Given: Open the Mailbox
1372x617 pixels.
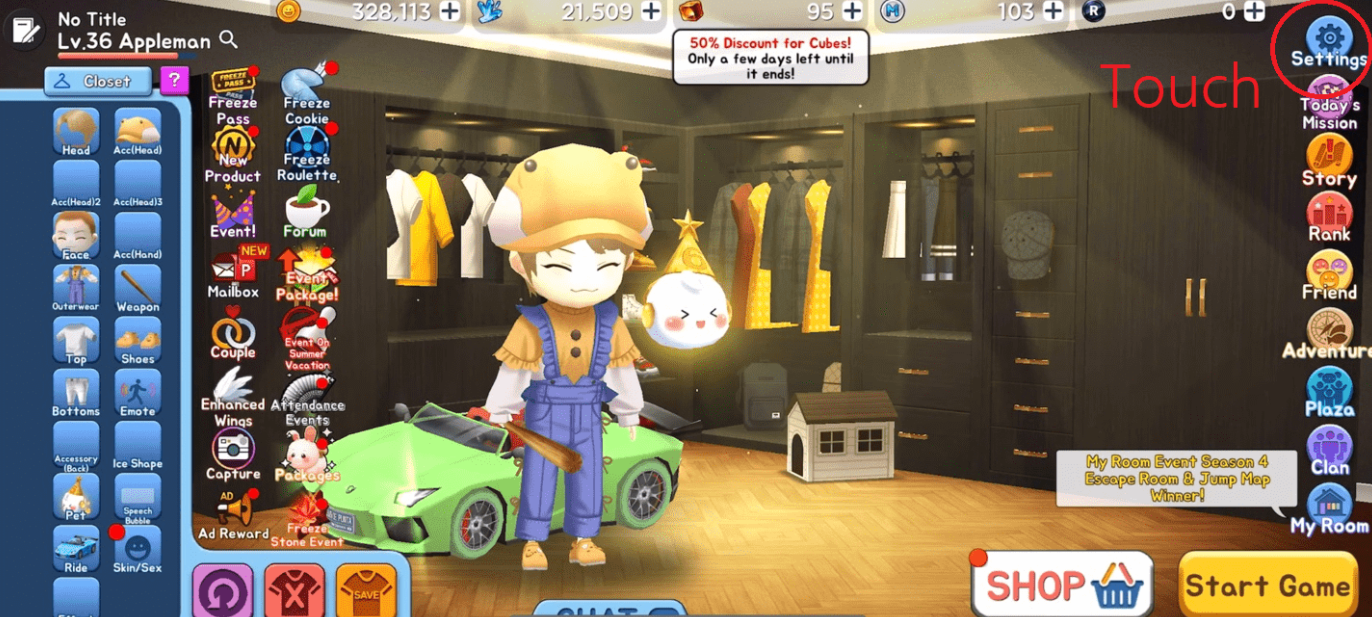Looking at the screenshot, I should (233, 272).
